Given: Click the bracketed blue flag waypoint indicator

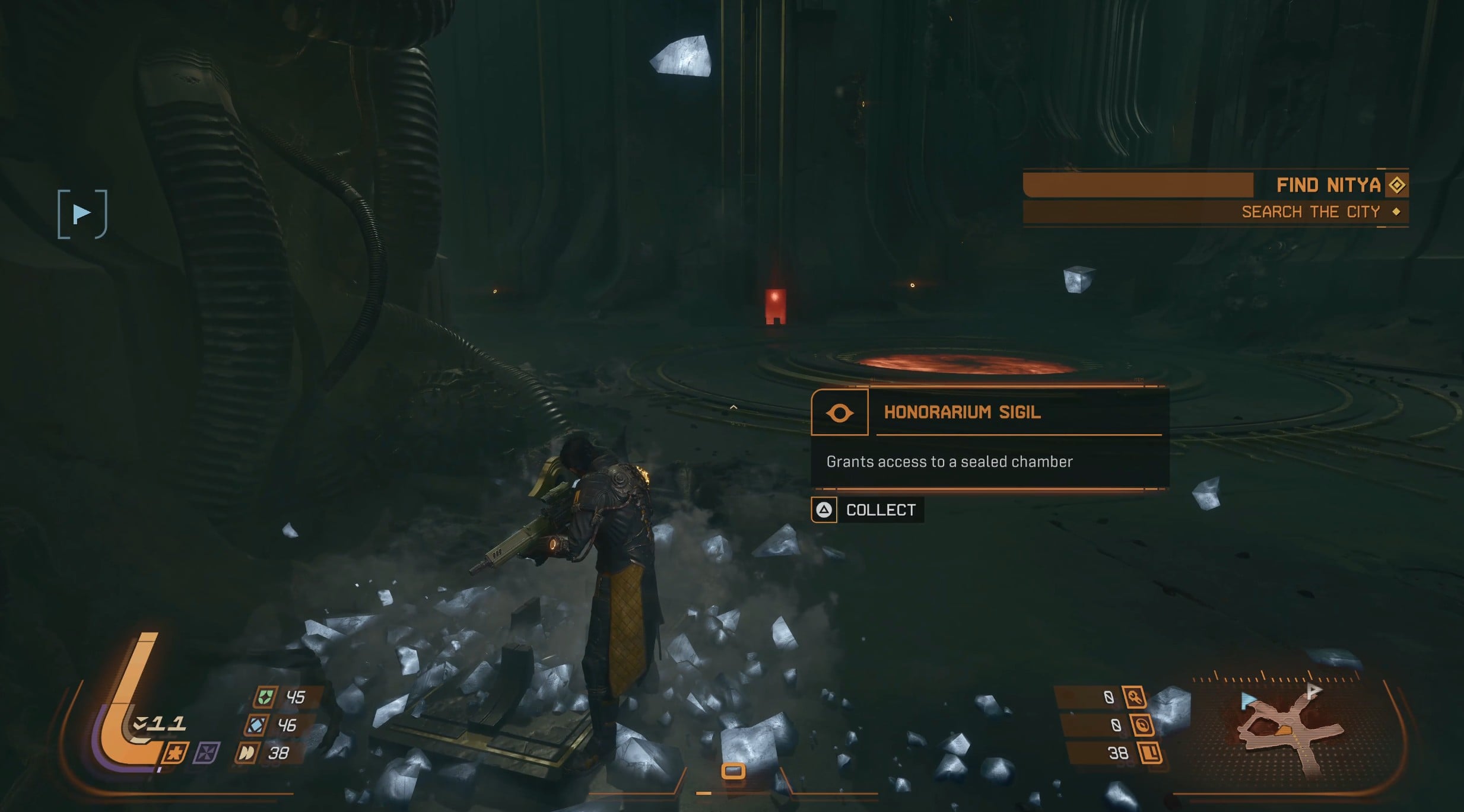Looking at the screenshot, I should [82, 214].
